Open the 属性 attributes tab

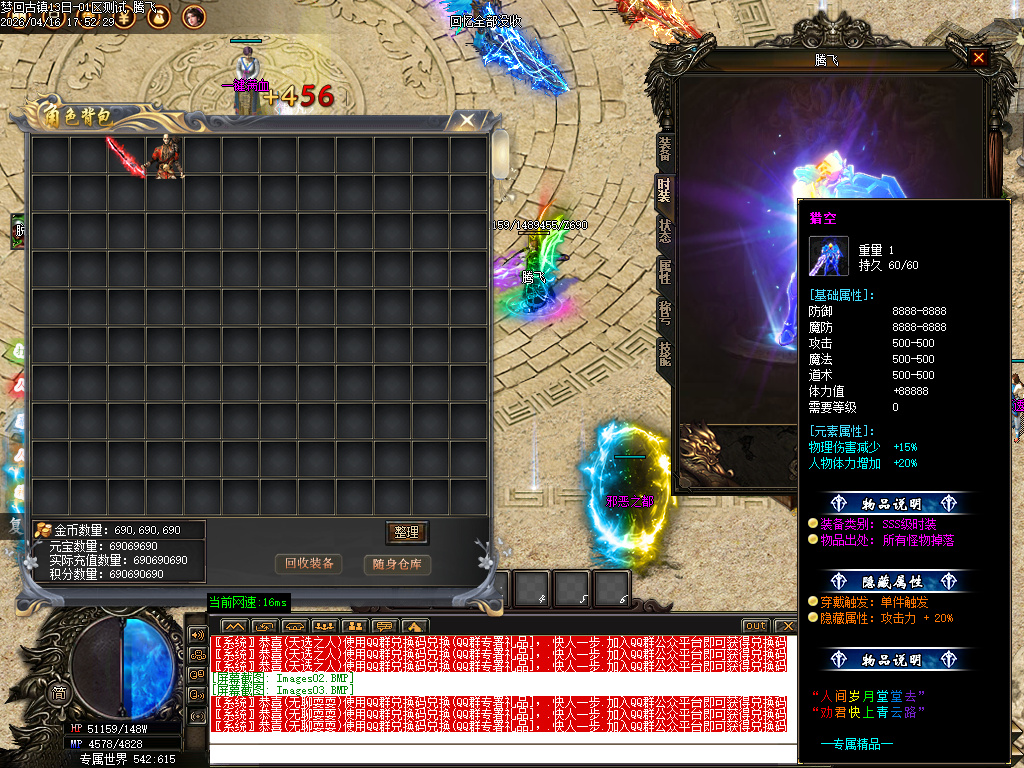point(664,270)
